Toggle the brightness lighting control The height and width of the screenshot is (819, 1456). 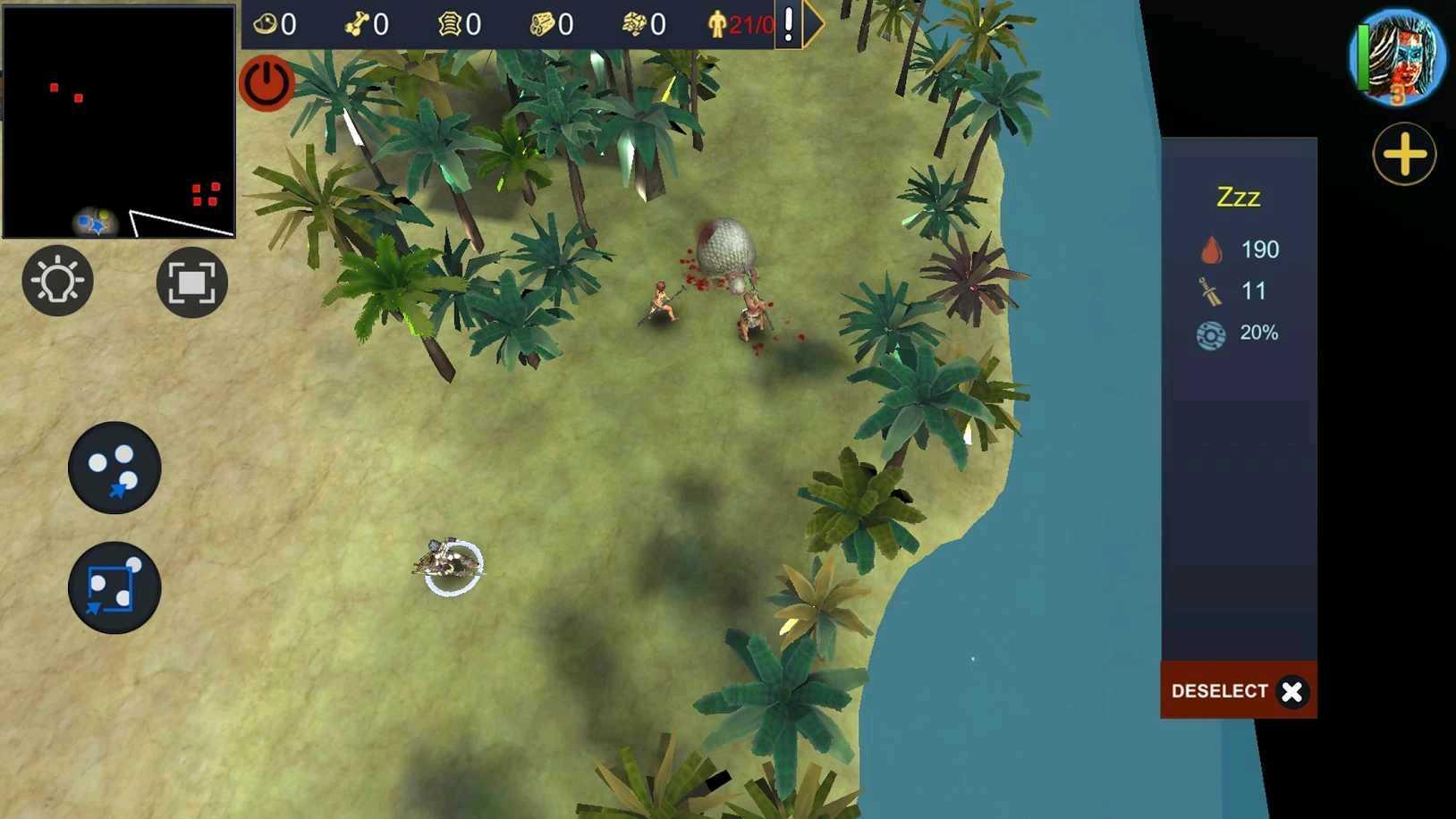coord(57,282)
